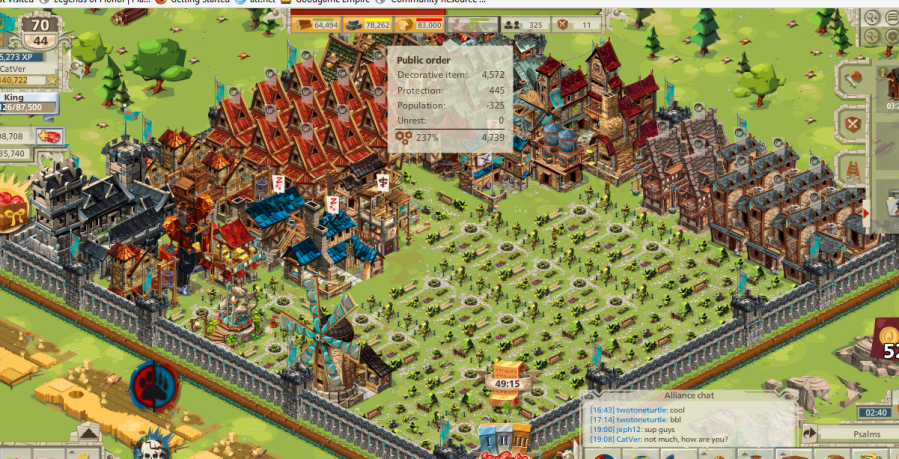Expand the red arrow on side panel
This screenshot has height=459, width=899.
(x=866, y=213)
